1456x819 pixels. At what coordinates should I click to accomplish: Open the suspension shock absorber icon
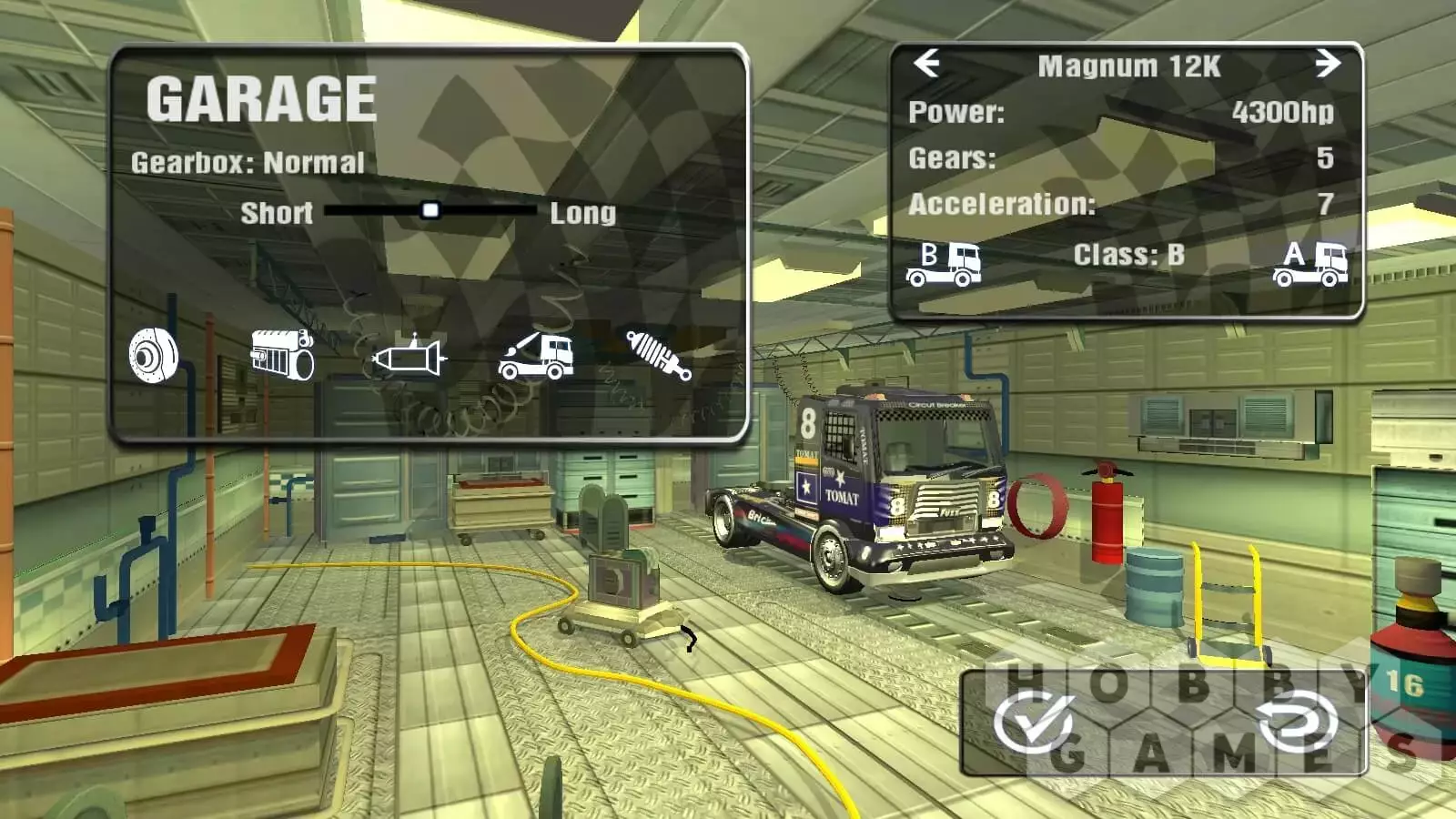(x=658, y=355)
